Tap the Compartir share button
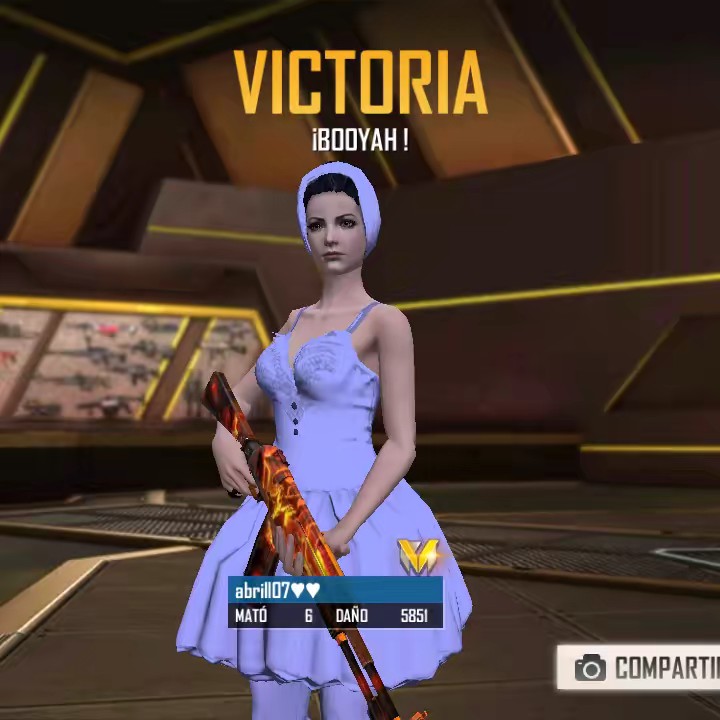Image resolution: width=720 pixels, height=720 pixels. (641, 667)
